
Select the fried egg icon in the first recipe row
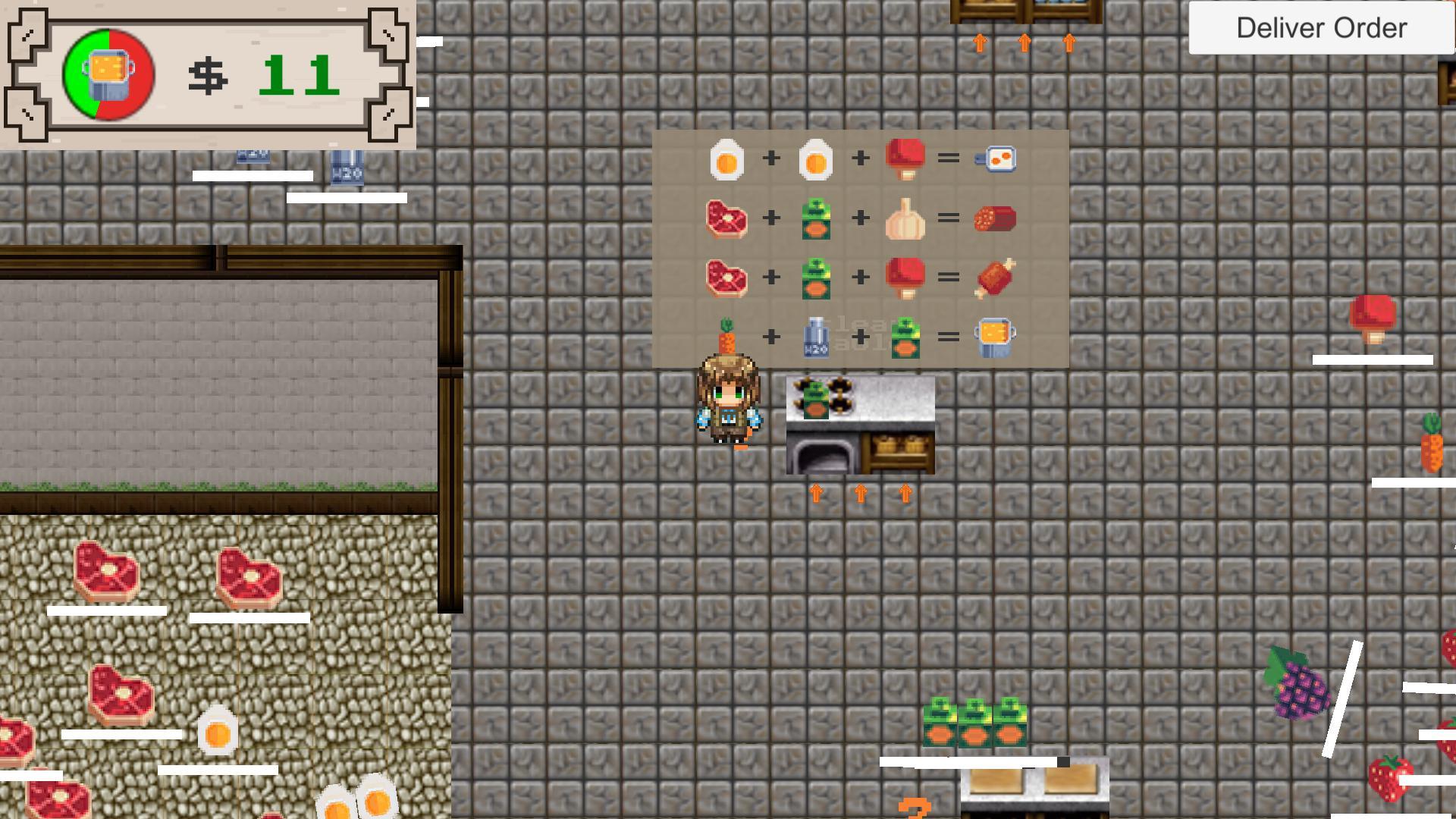tap(726, 158)
